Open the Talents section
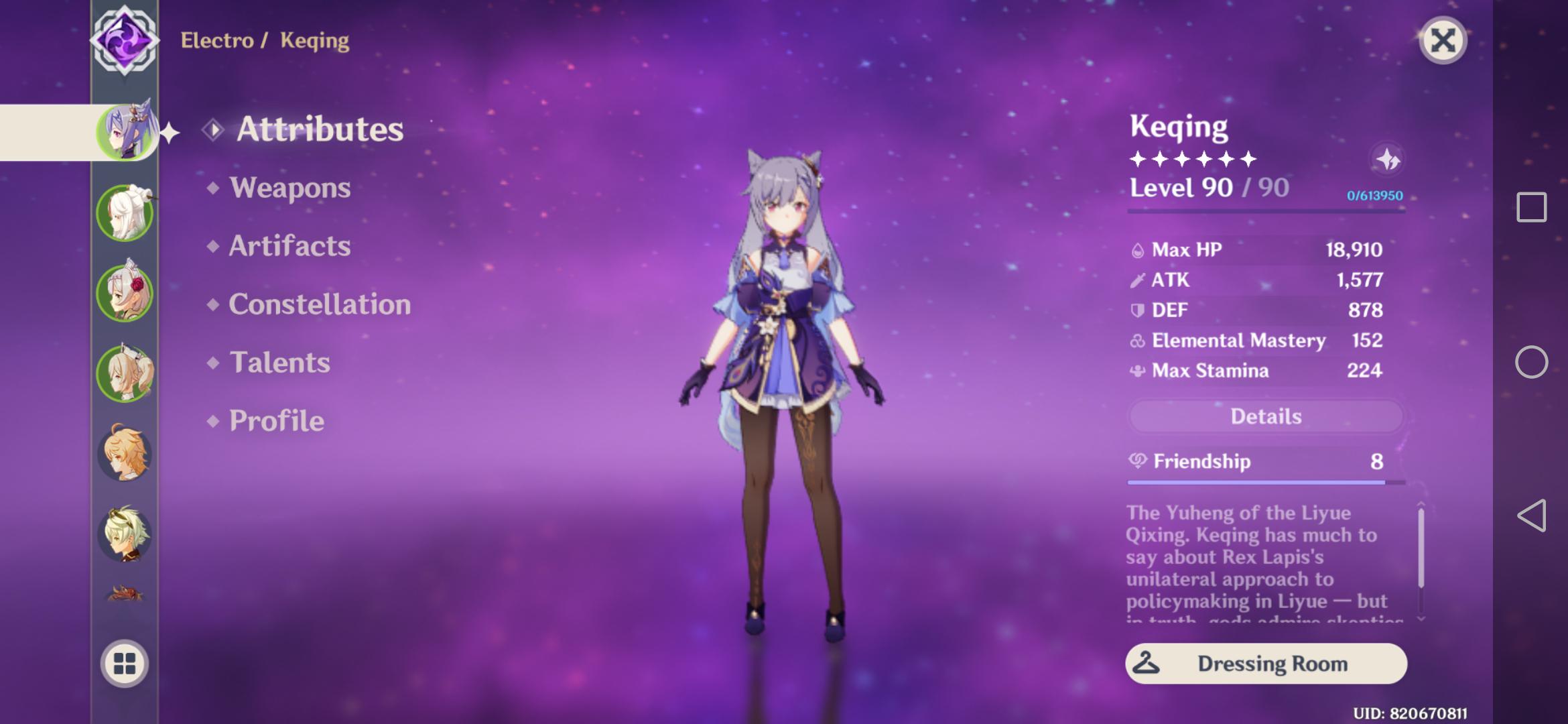 point(279,363)
